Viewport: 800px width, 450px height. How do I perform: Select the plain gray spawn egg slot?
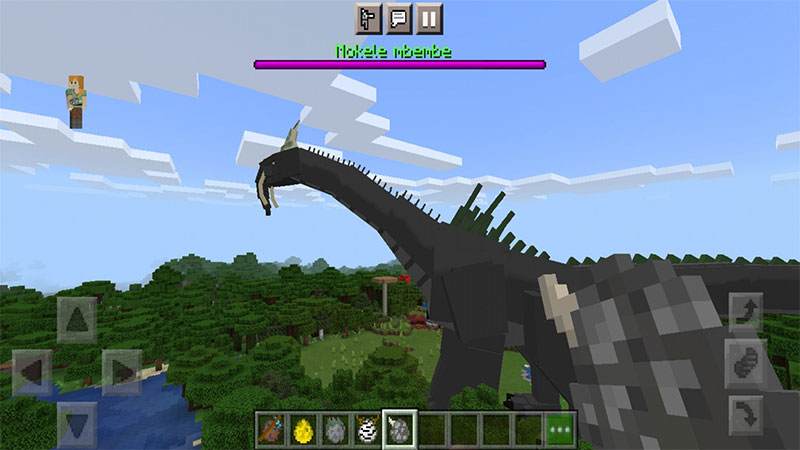coord(335,428)
